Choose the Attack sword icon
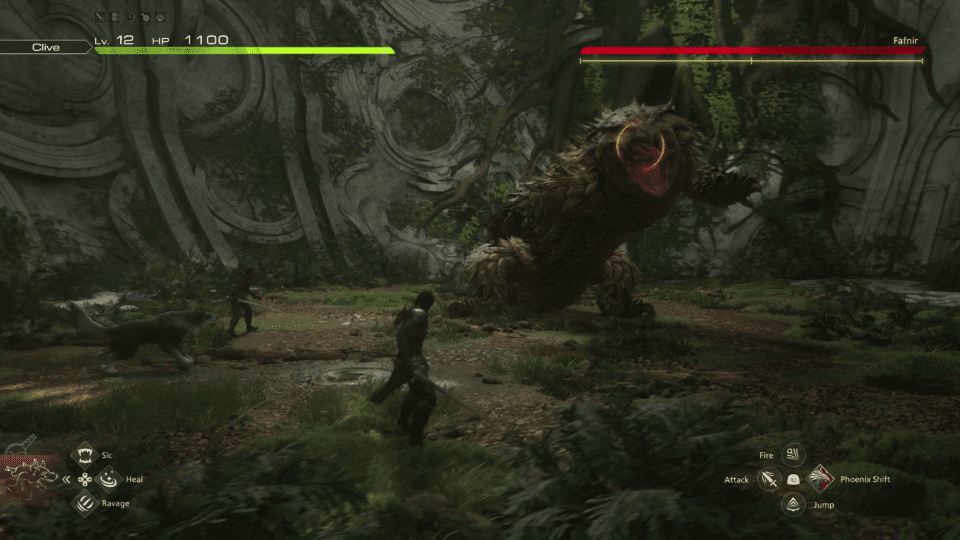 [769, 480]
